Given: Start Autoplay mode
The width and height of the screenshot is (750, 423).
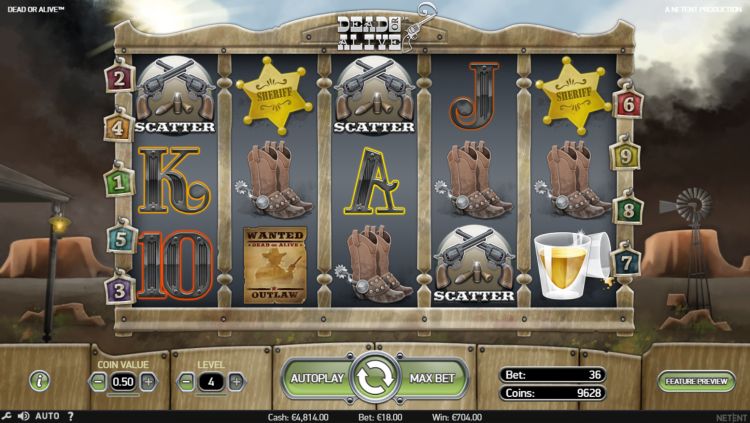Looking at the screenshot, I should [x=316, y=379].
